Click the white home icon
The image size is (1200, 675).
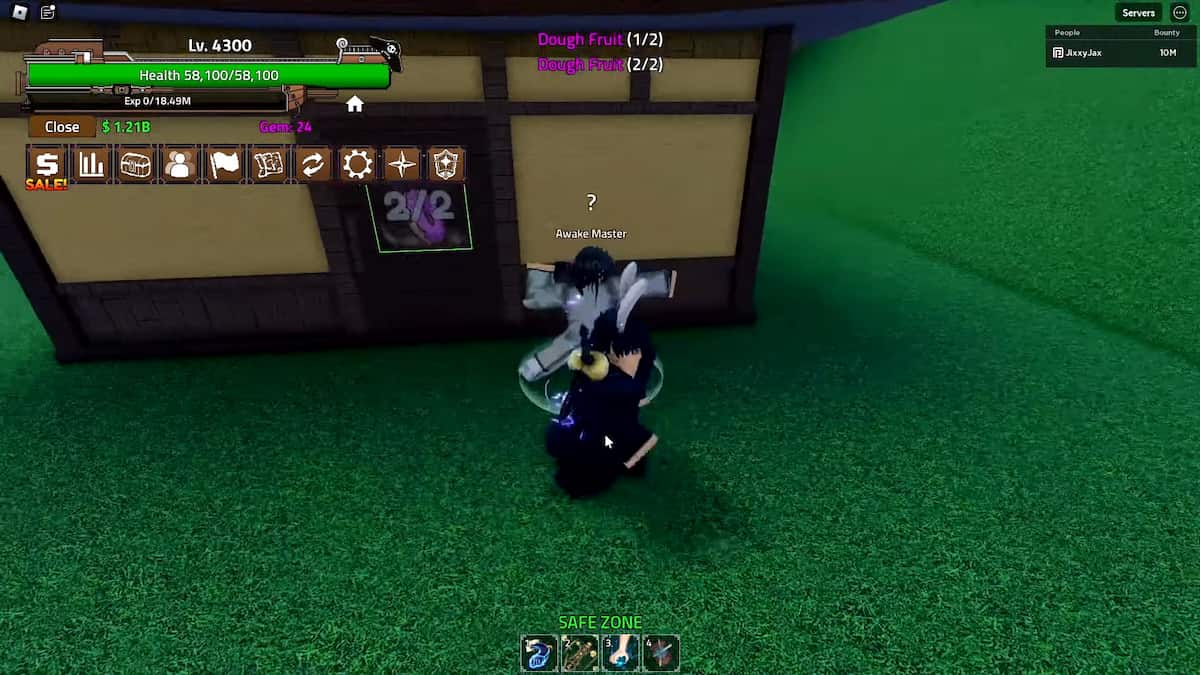coord(355,104)
